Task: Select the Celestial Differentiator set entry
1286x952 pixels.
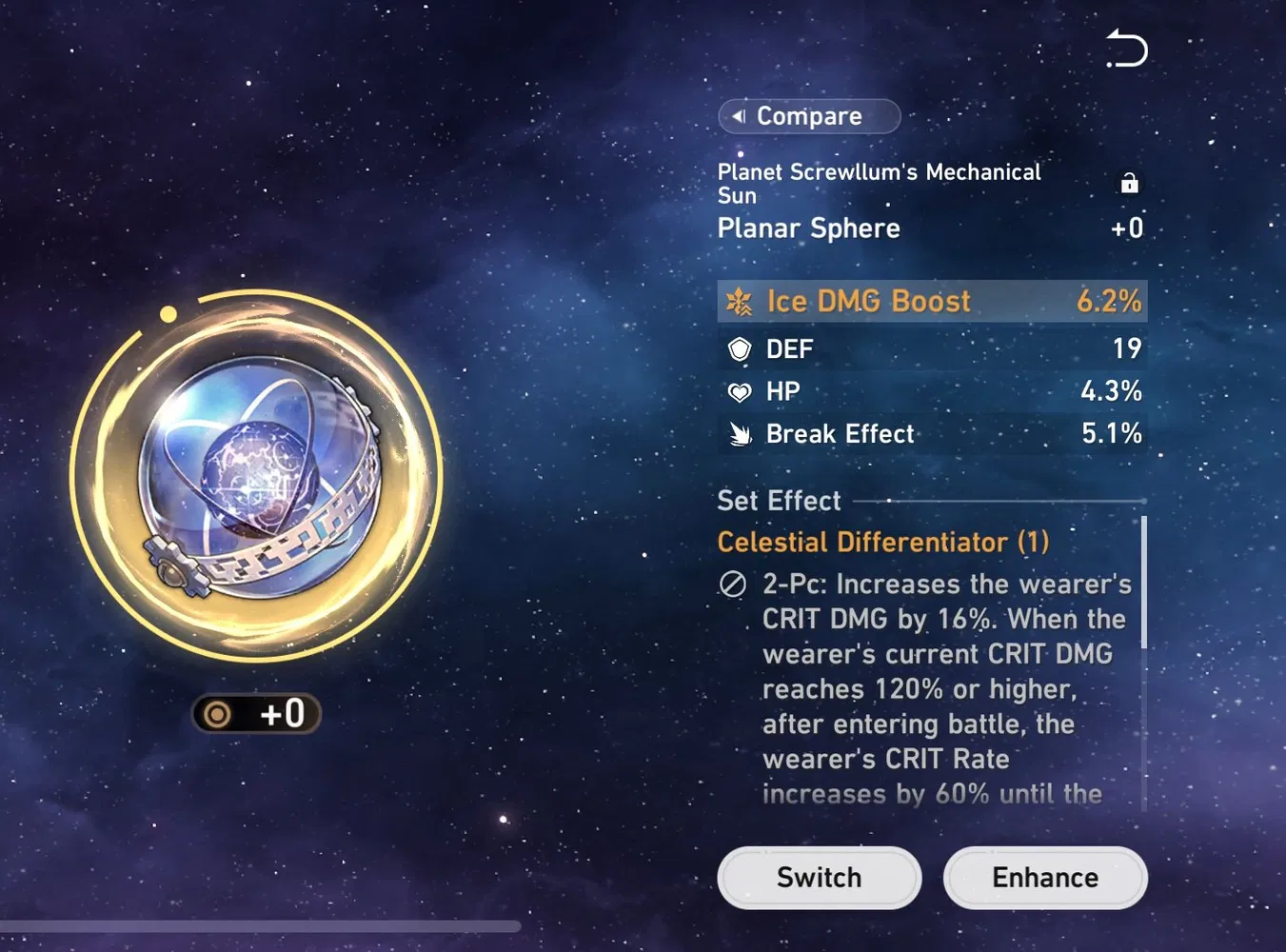Action: pyautogui.click(x=883, y=541)
